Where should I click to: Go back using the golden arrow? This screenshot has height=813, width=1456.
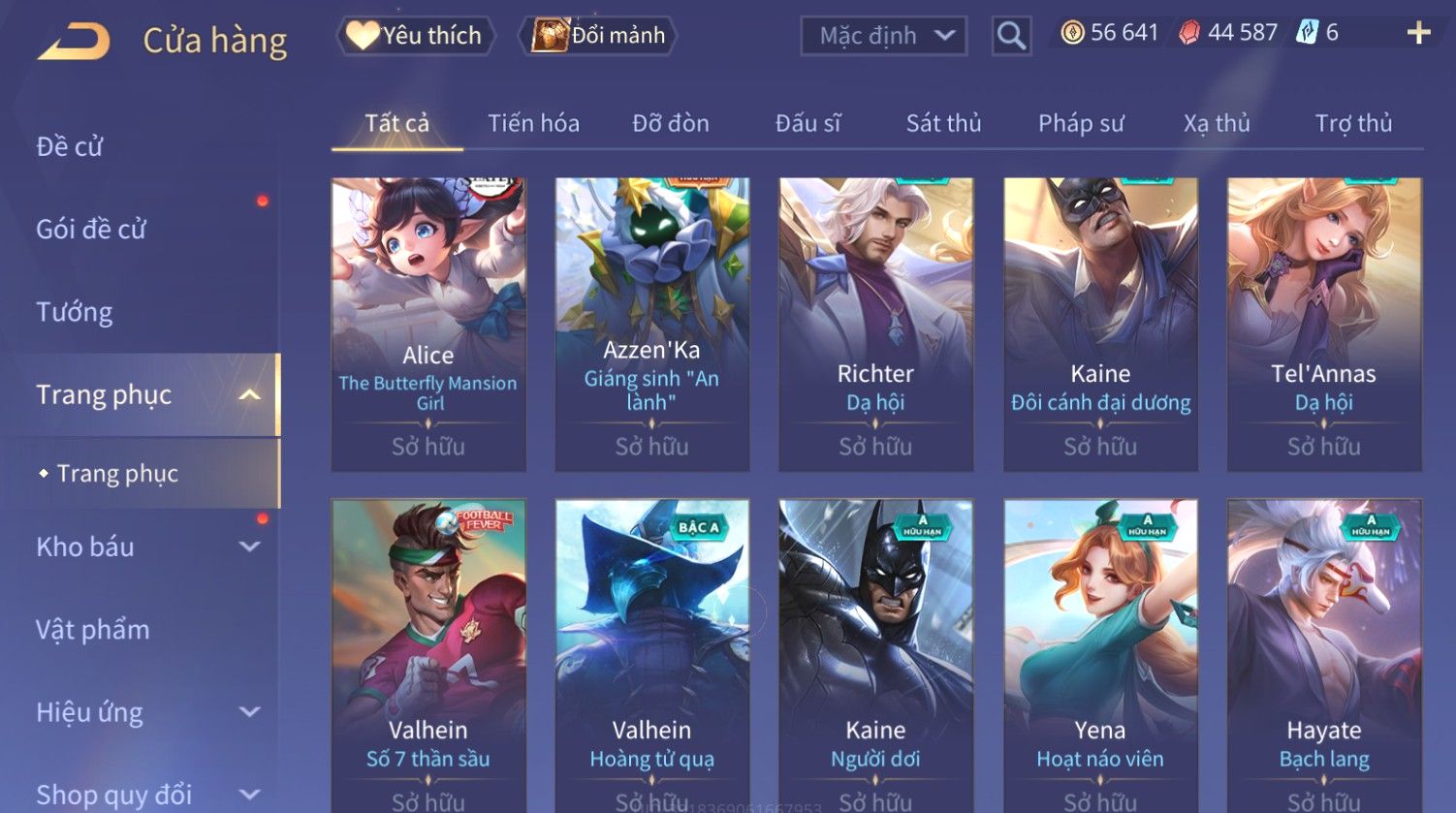click(x=74, y=41)
